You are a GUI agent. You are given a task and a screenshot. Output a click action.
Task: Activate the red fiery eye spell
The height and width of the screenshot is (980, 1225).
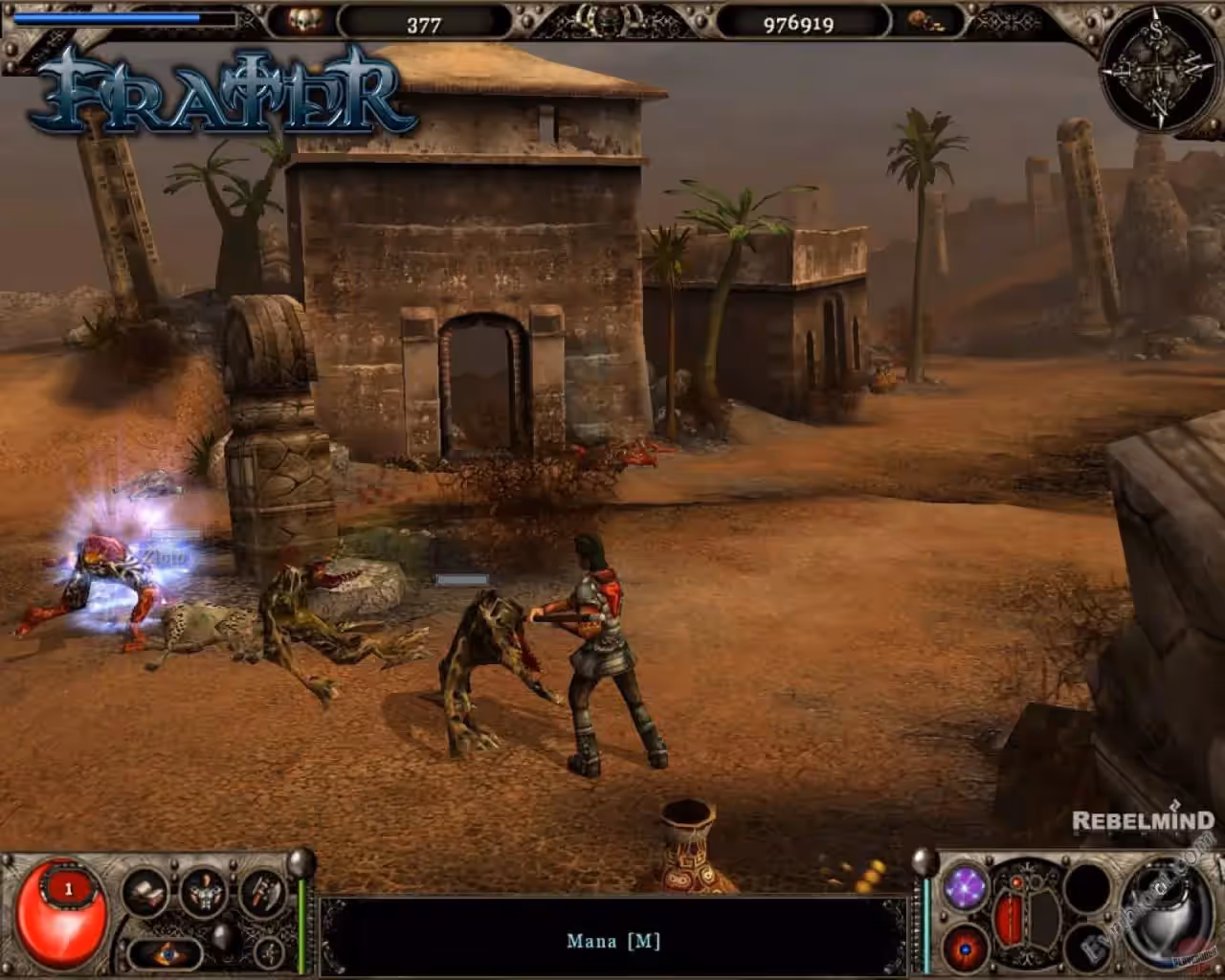tap(966, 948)
